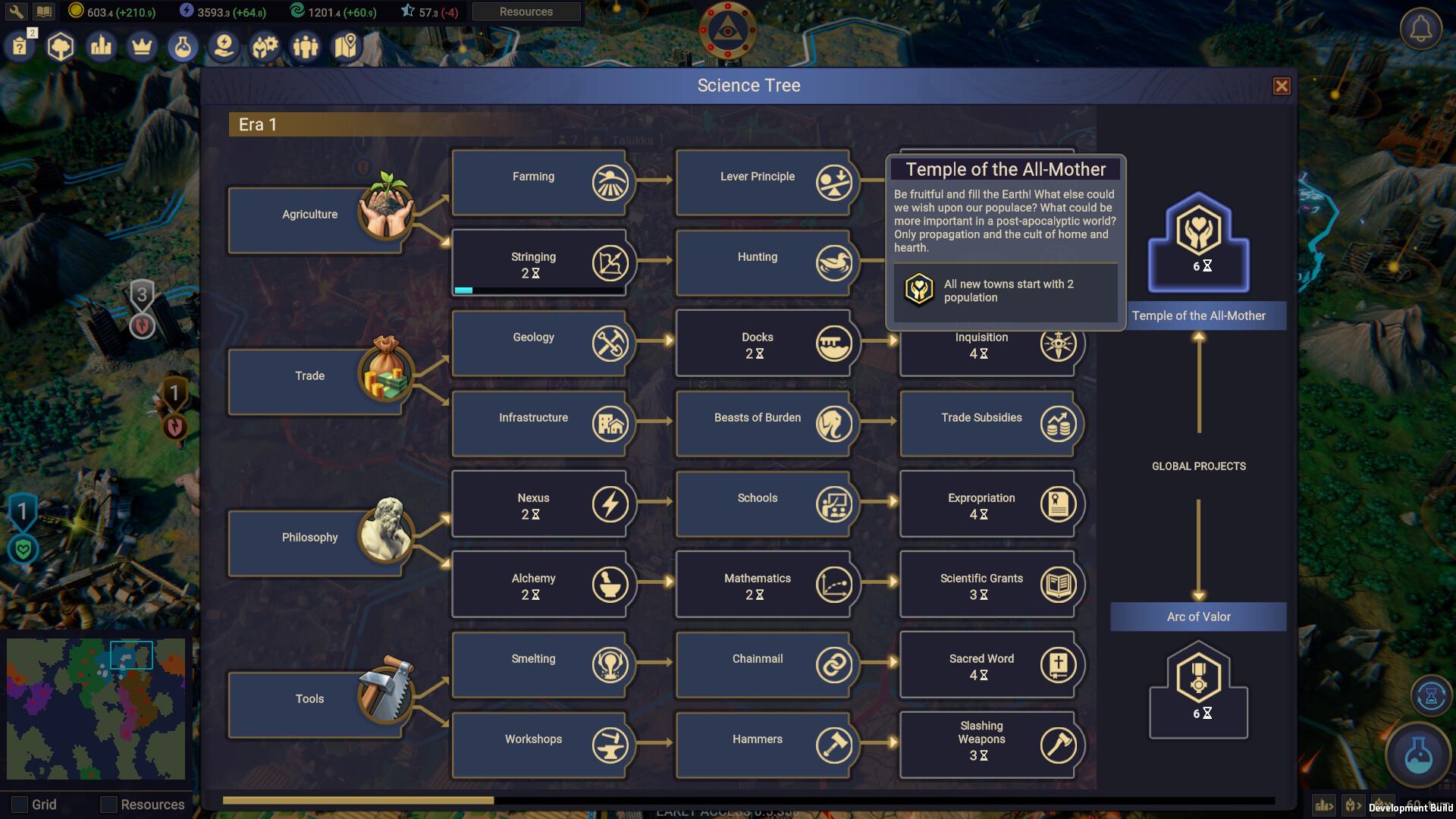Open the Resources panel button at top

point(526,11)
